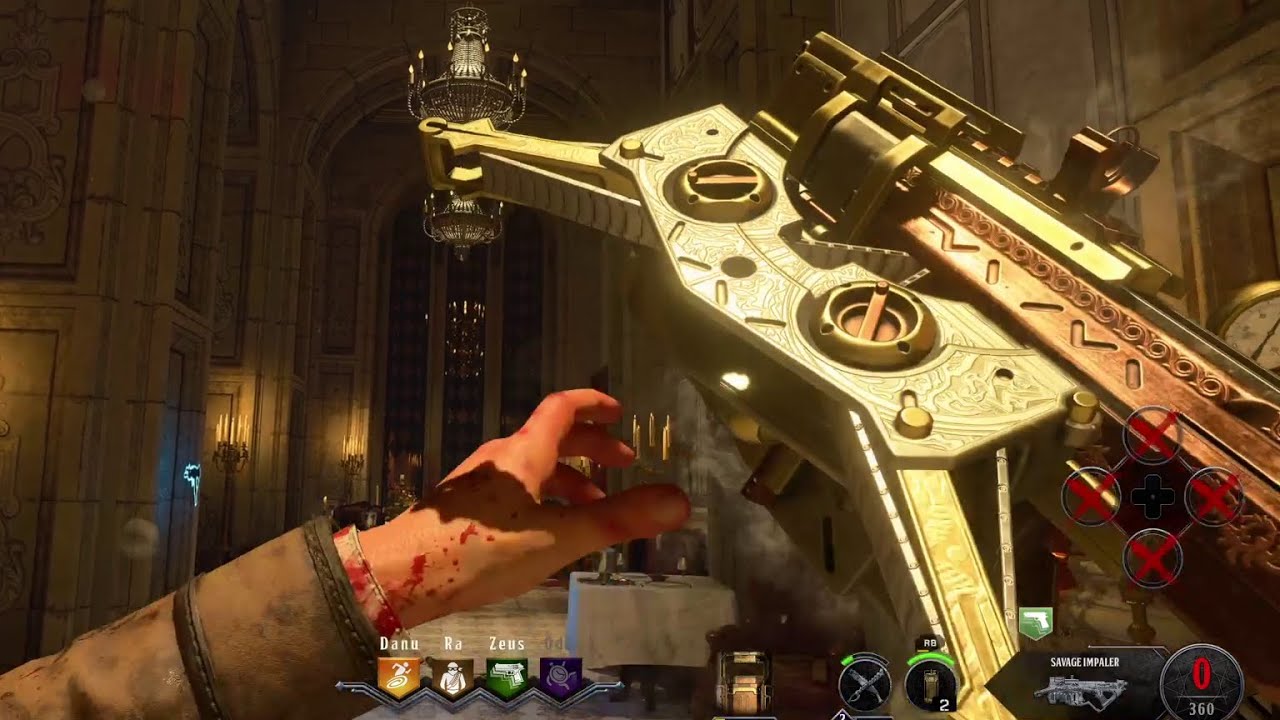Select the bottom crossed-out elixir slot
This screenshot has width=1280, height=720.
tap(1152, 559)
